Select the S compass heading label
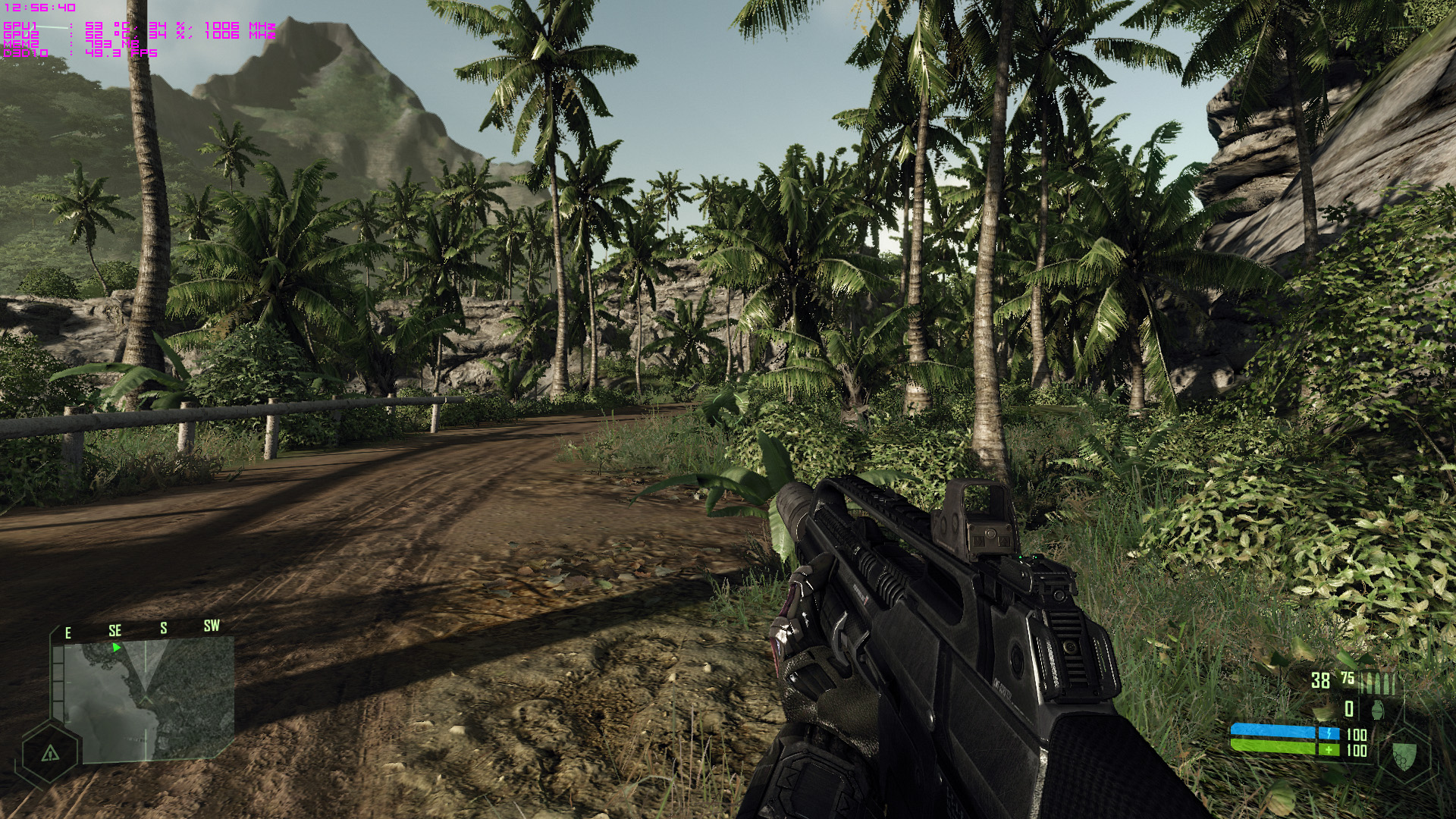This screenshot has height=819, width=1456. coord(164,627)
